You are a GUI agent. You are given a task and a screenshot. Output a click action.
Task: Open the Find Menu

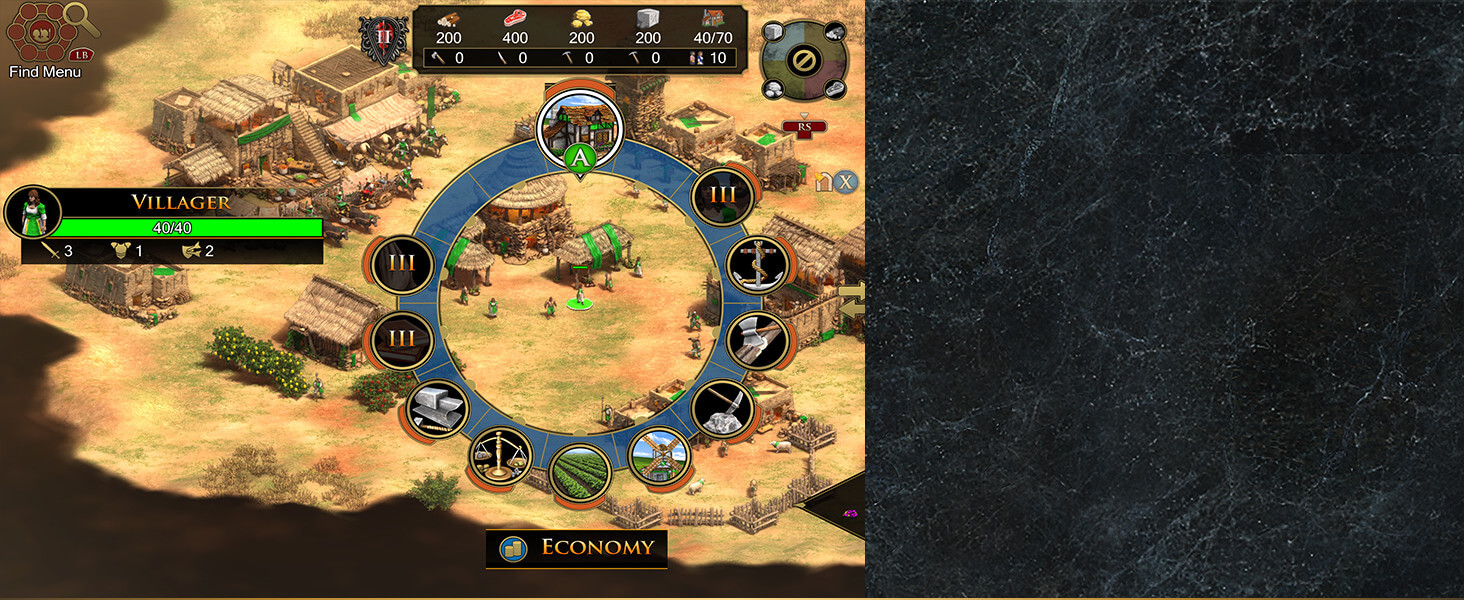point(45,40)
